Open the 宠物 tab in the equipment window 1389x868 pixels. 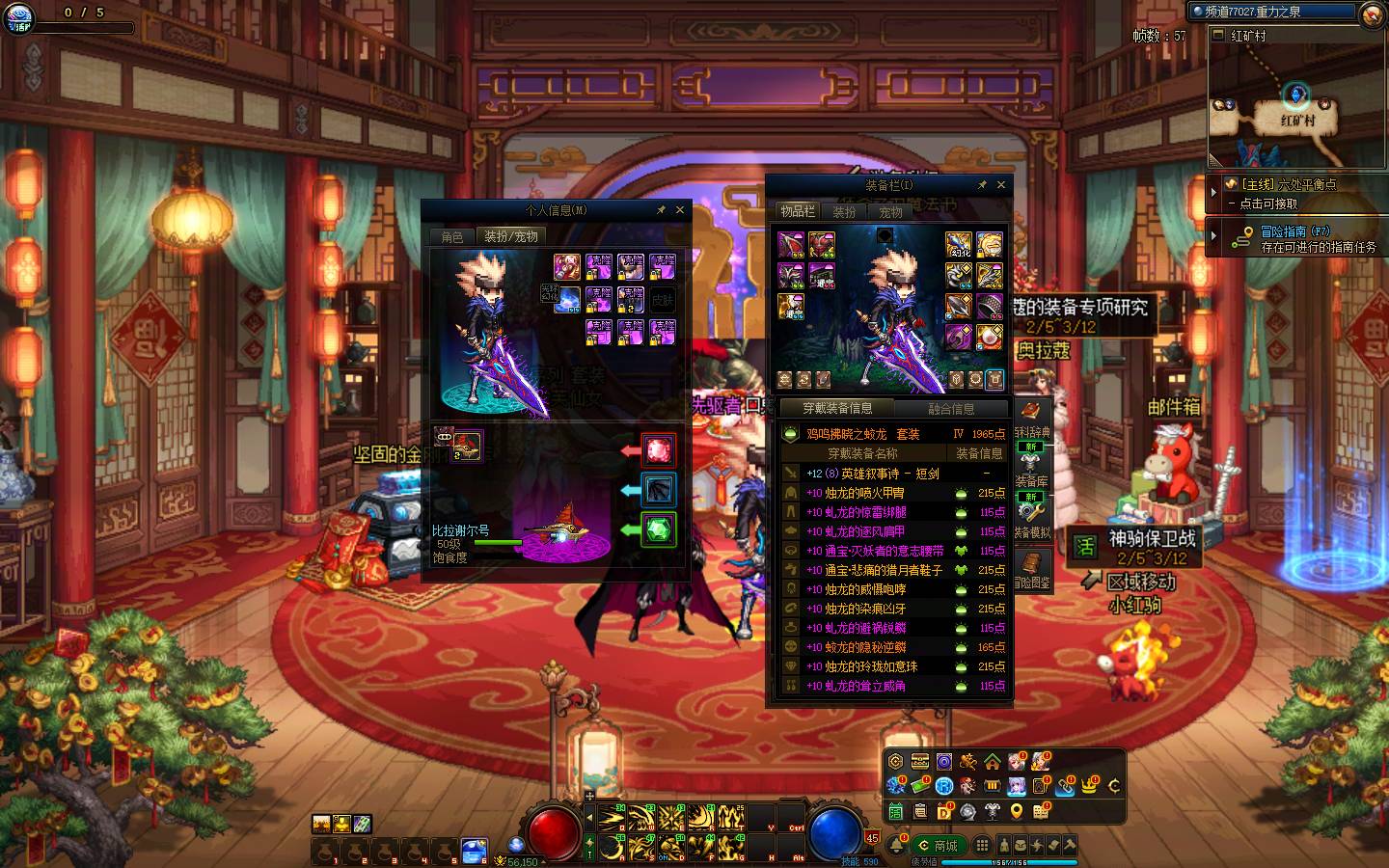(890, 211)
